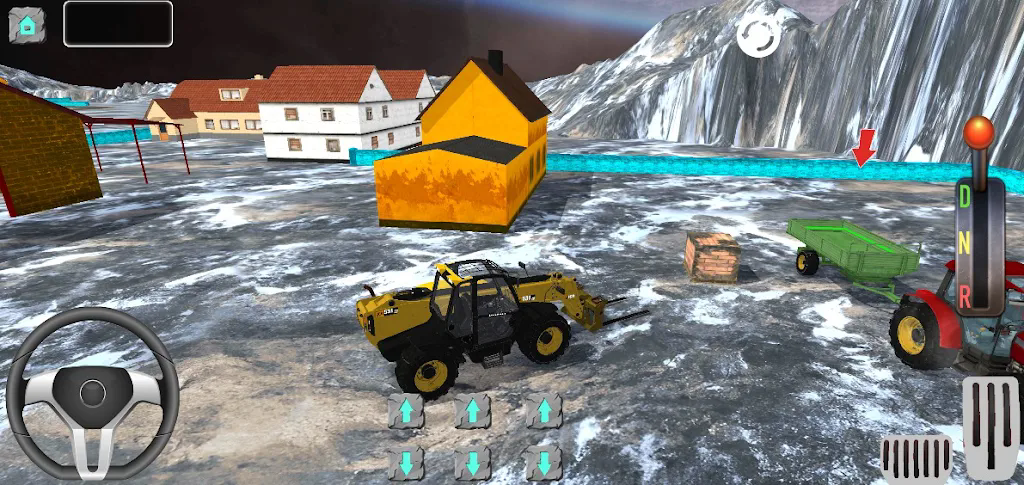Viewport: 1024px width, 485px height.
Task: Switch camera view with the circular arrows icon
Action: coord(758,37)
